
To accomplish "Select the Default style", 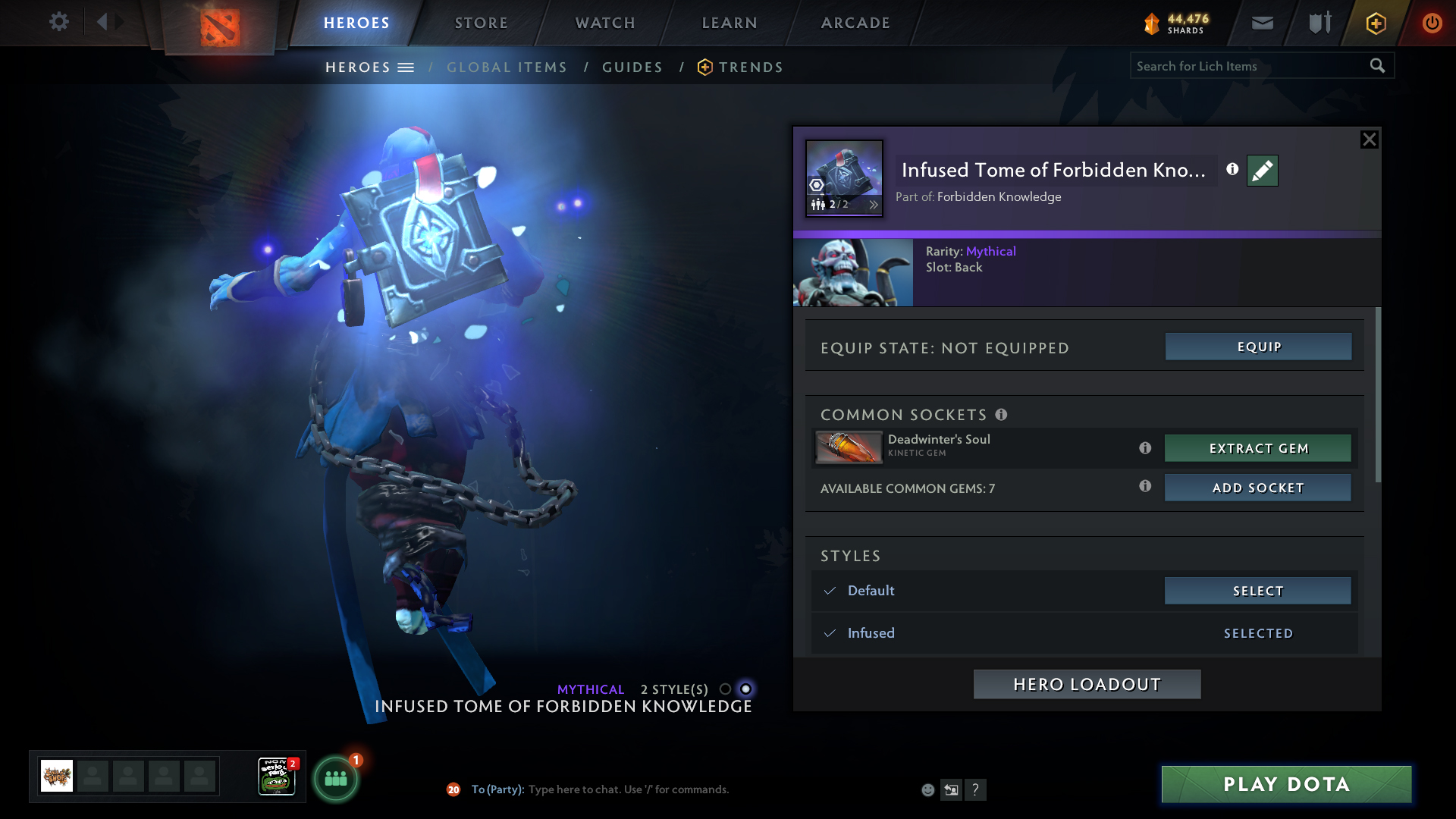I will (1257, 591).
